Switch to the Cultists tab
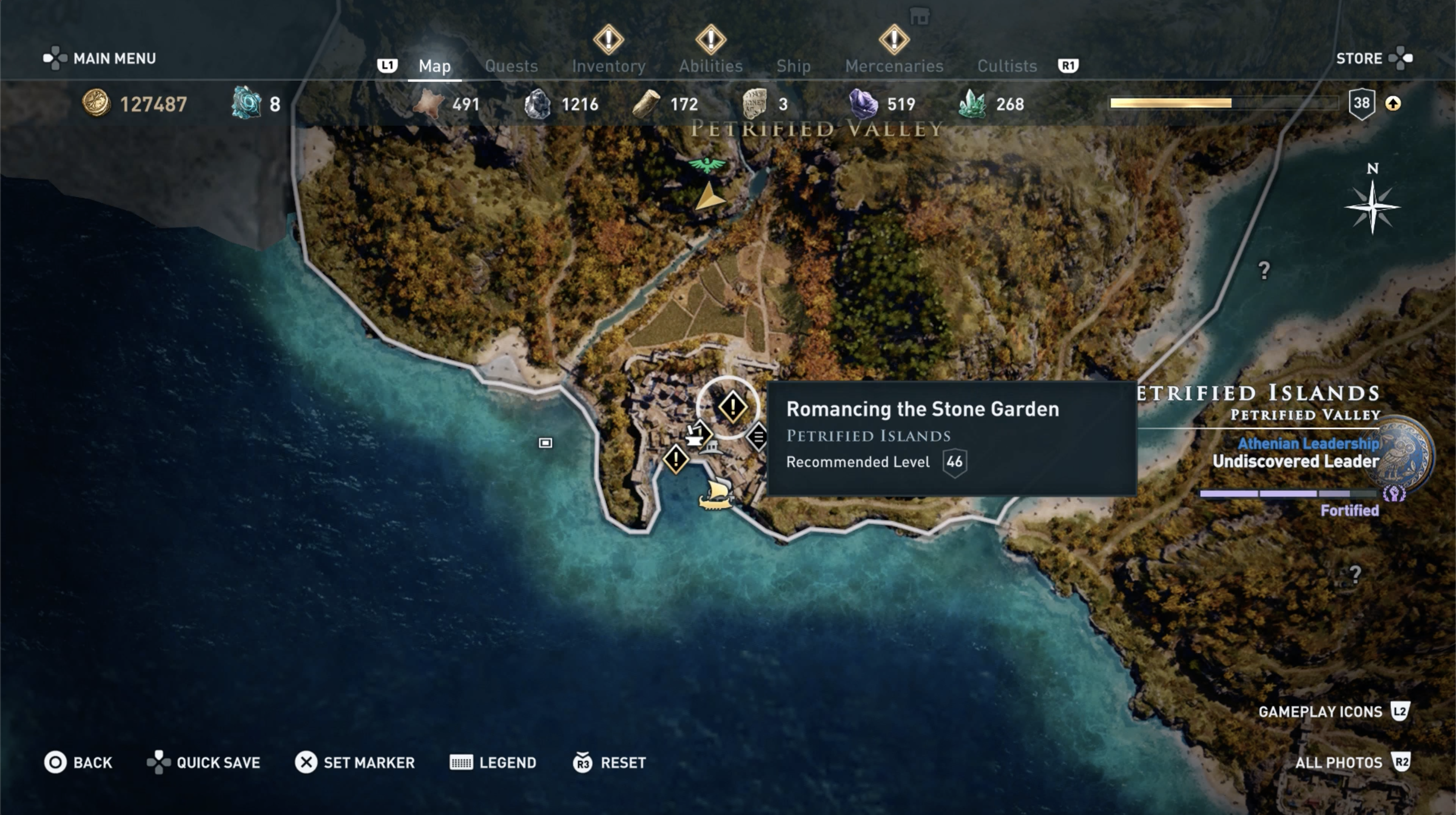1456x815 pixels. coord(1007,66)
